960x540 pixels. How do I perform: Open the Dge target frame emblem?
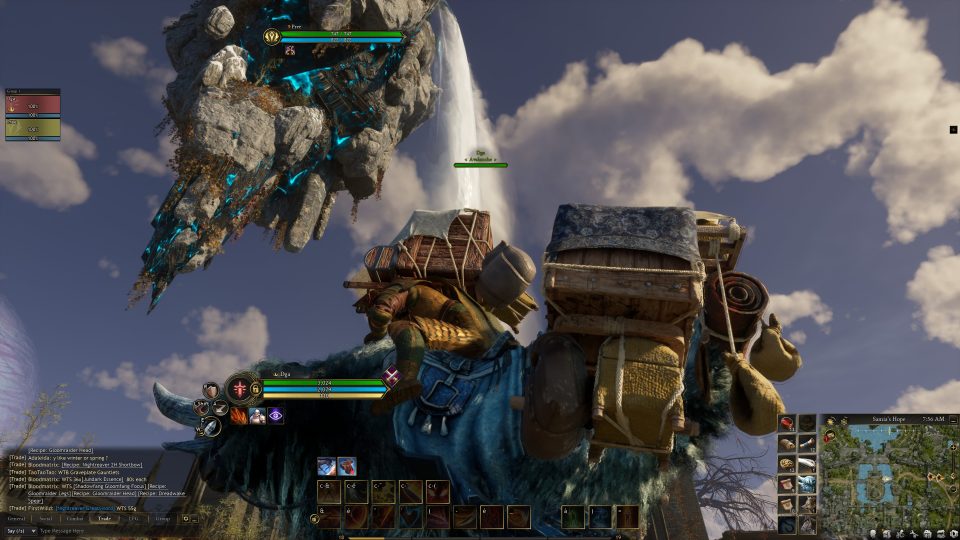tap(273, 37)
